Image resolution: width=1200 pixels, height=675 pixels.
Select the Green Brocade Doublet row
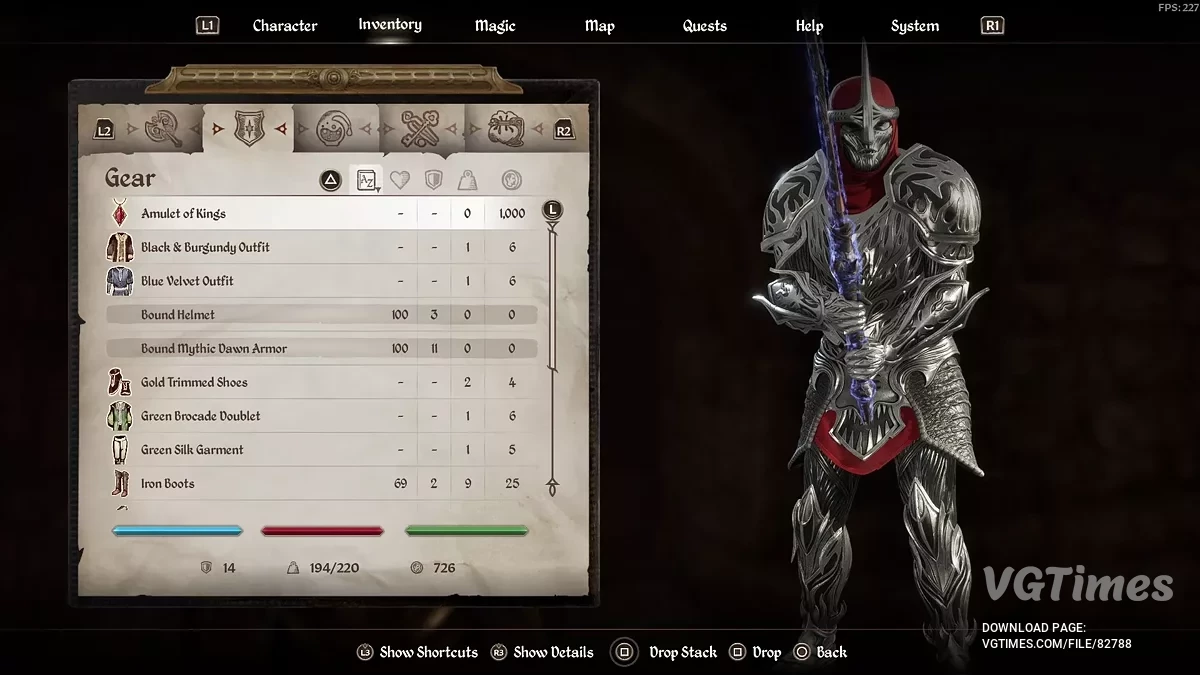[200, 416]
